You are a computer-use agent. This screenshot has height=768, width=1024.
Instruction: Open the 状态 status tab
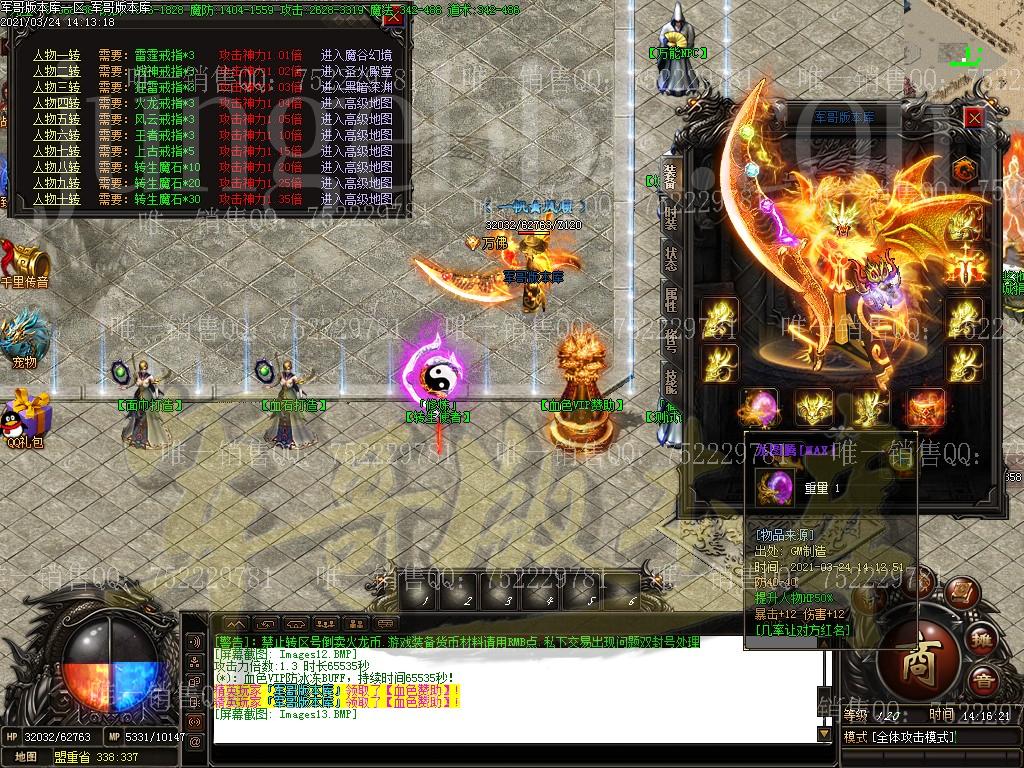pos(670,257)
